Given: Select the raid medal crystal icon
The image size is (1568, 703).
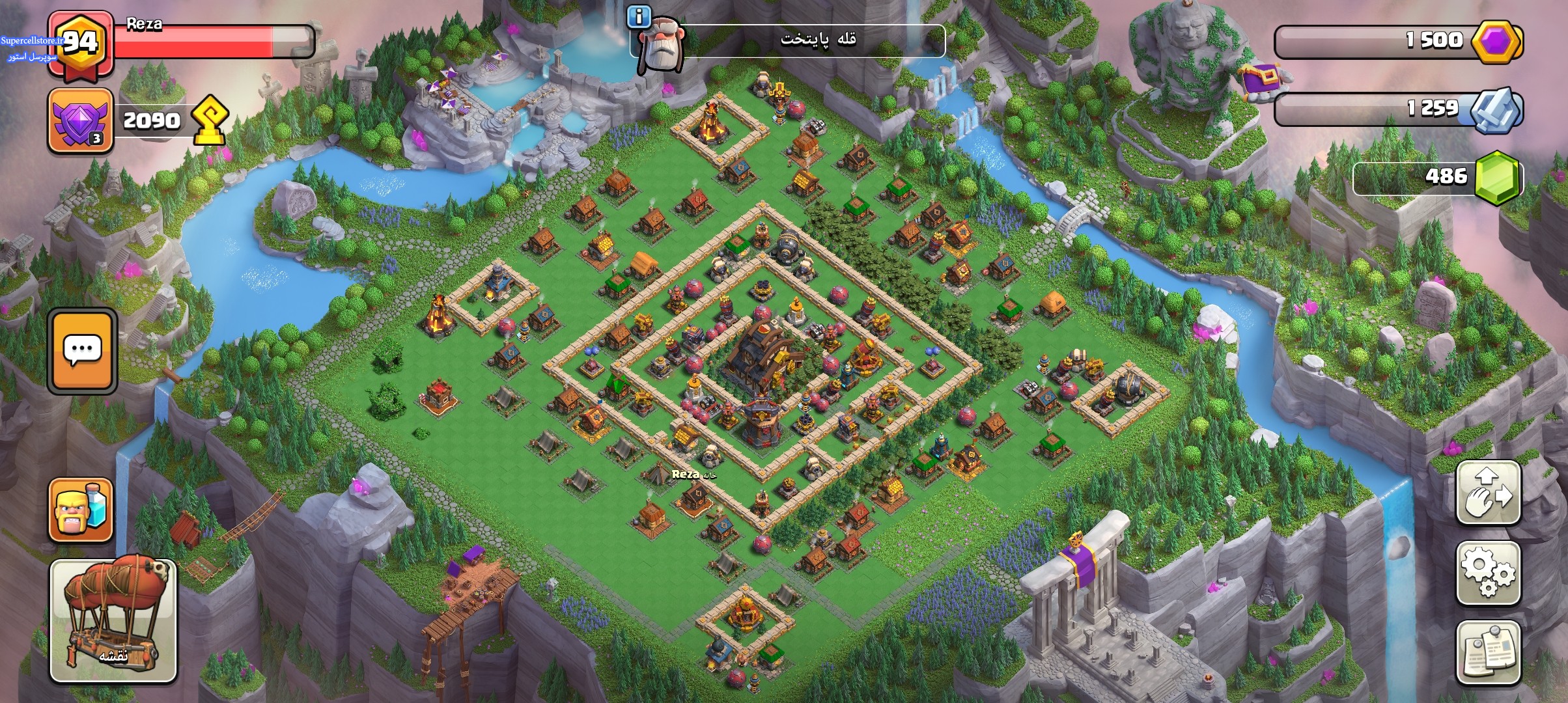Looking at the screenshot, I should (1496, 109).
